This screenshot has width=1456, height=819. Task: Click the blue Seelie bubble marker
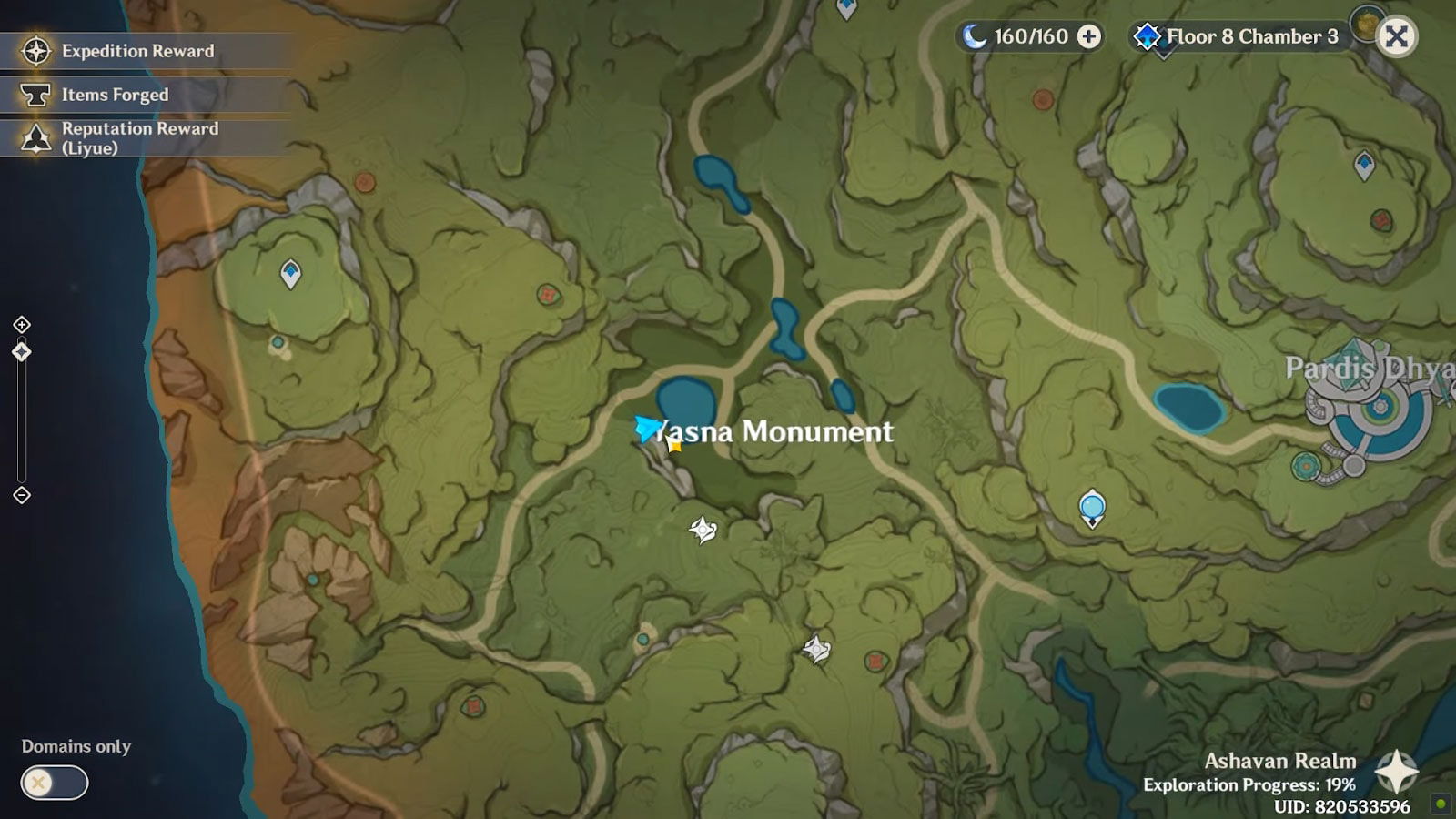pyautogui.click(x=1091, y=508)
